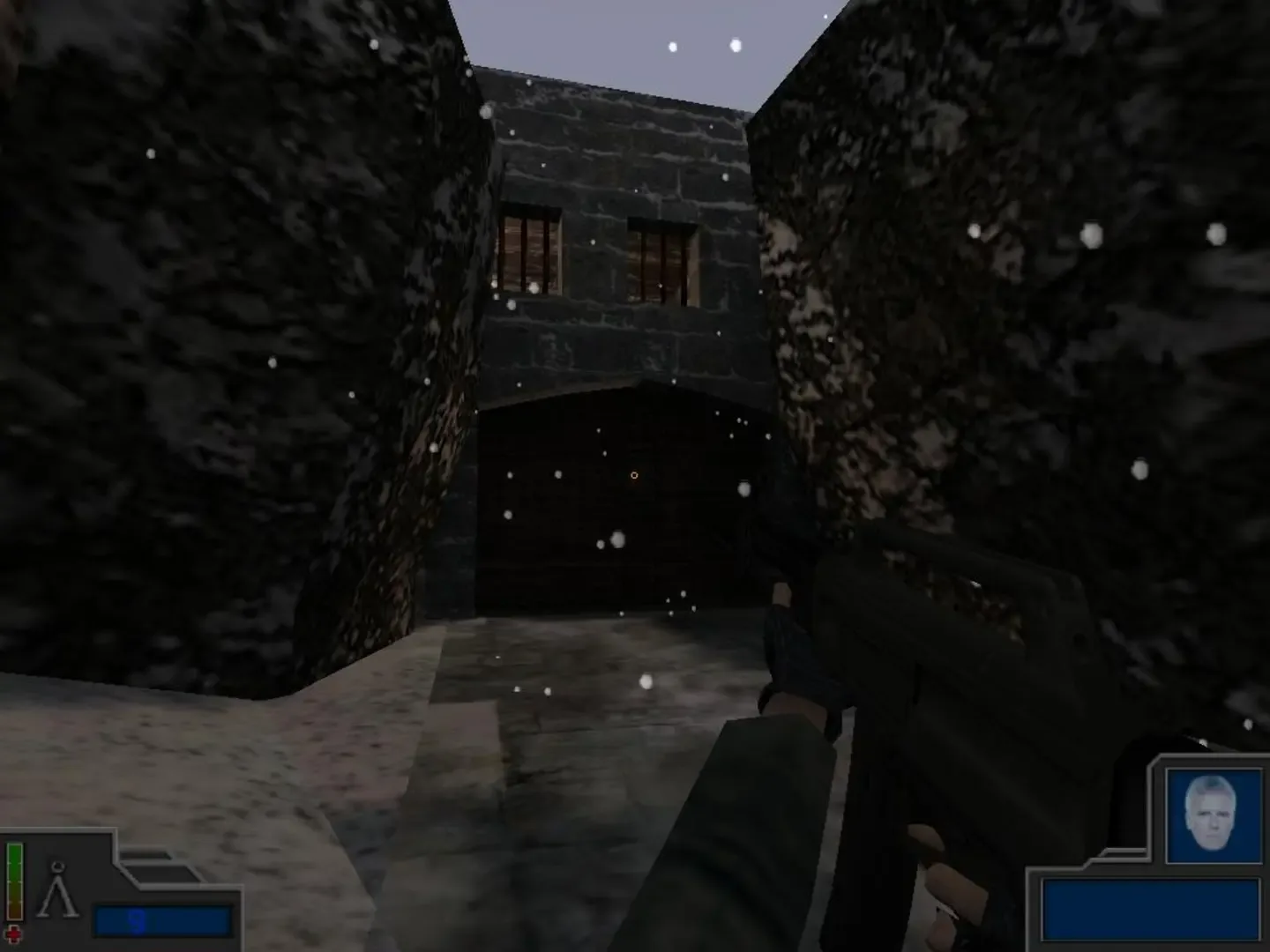1270x952 pixels.
Task: Click the lower equipment slot frame
Action: pyautogui.click(x=163, y=874)
